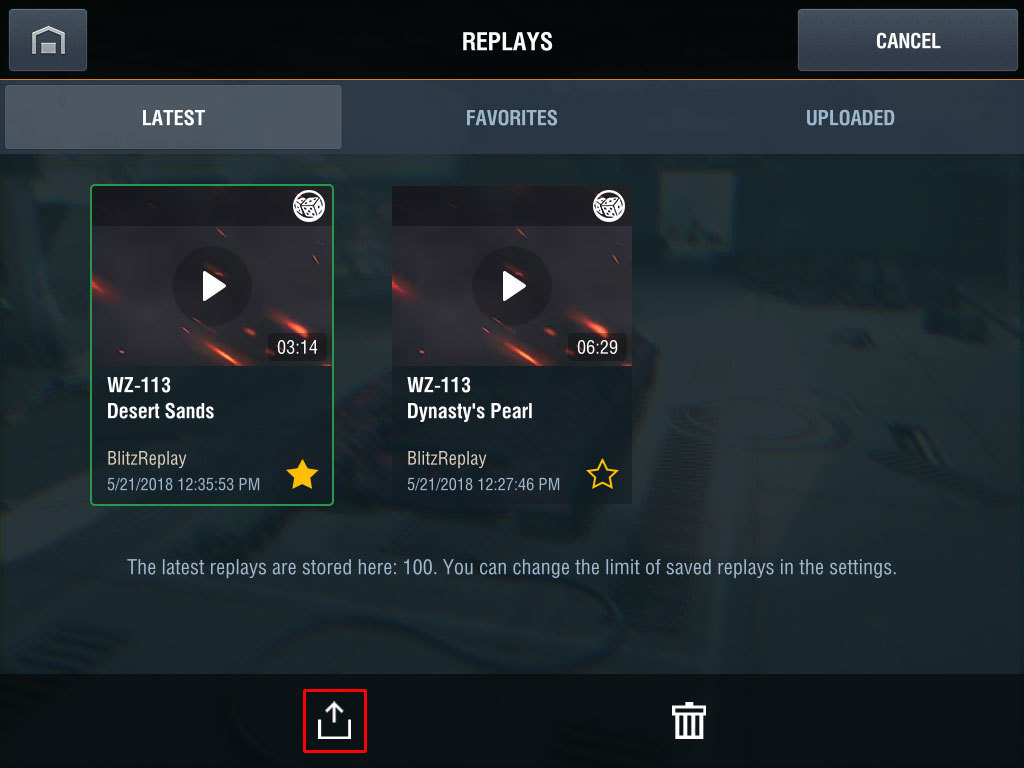Return to the garage via home icon

coord(48,40)
